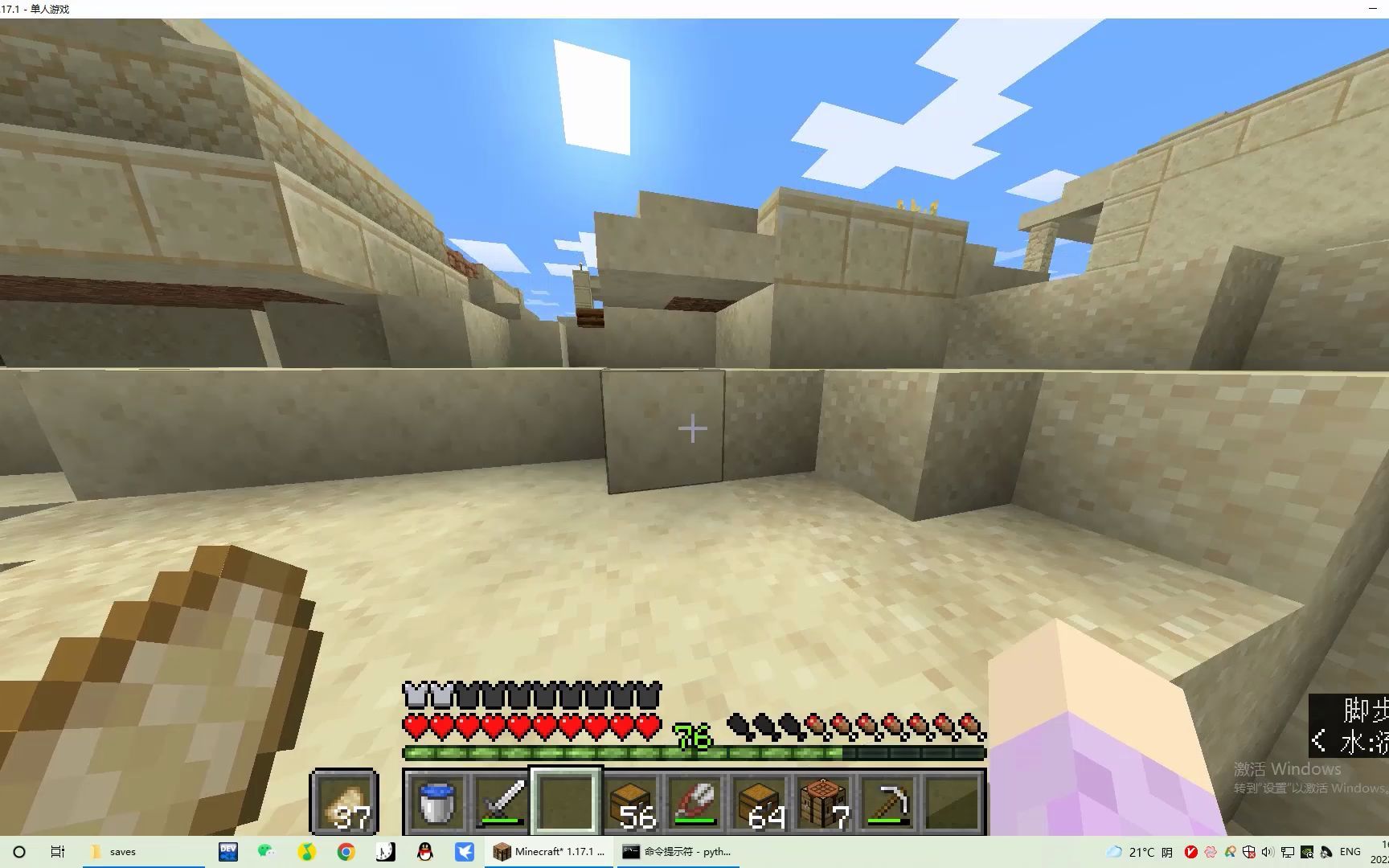The width and height of the screenshot is (1389, 868).
Task: Click the Windows Start button
Action: tap(19, 851)
